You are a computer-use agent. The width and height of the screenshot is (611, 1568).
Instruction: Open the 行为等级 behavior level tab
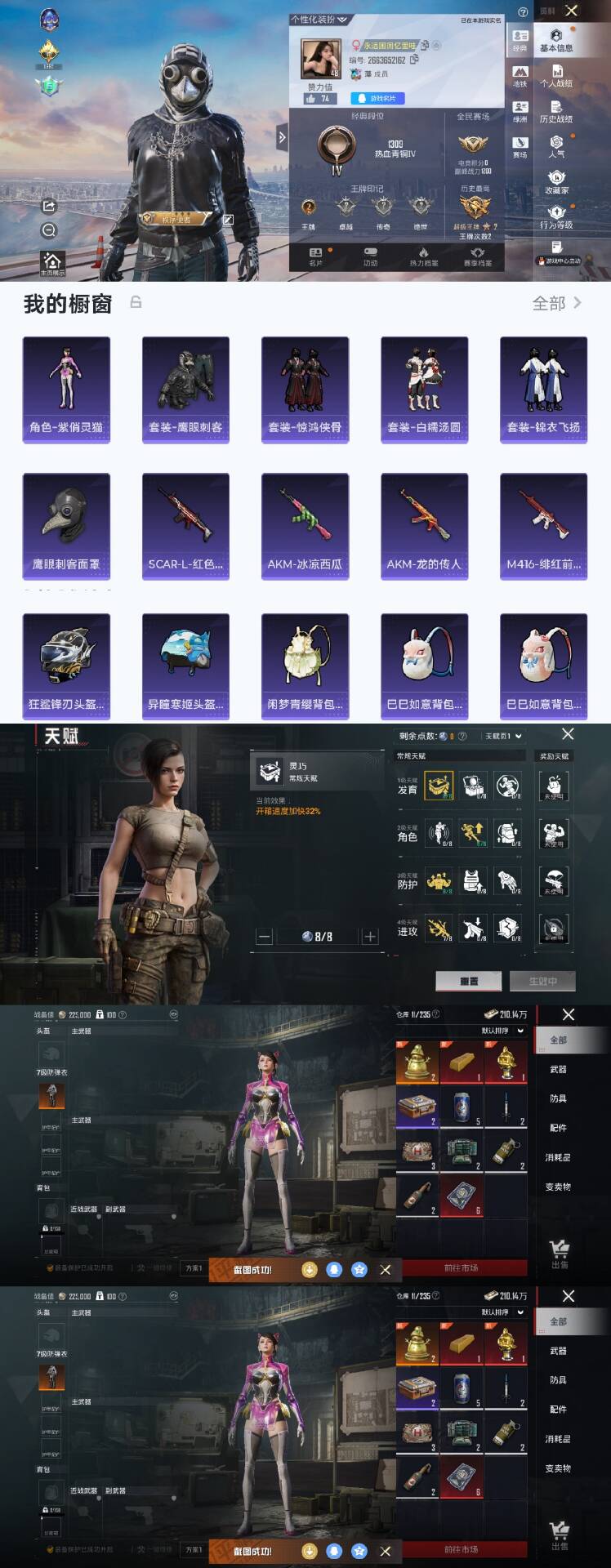(556, 217)
